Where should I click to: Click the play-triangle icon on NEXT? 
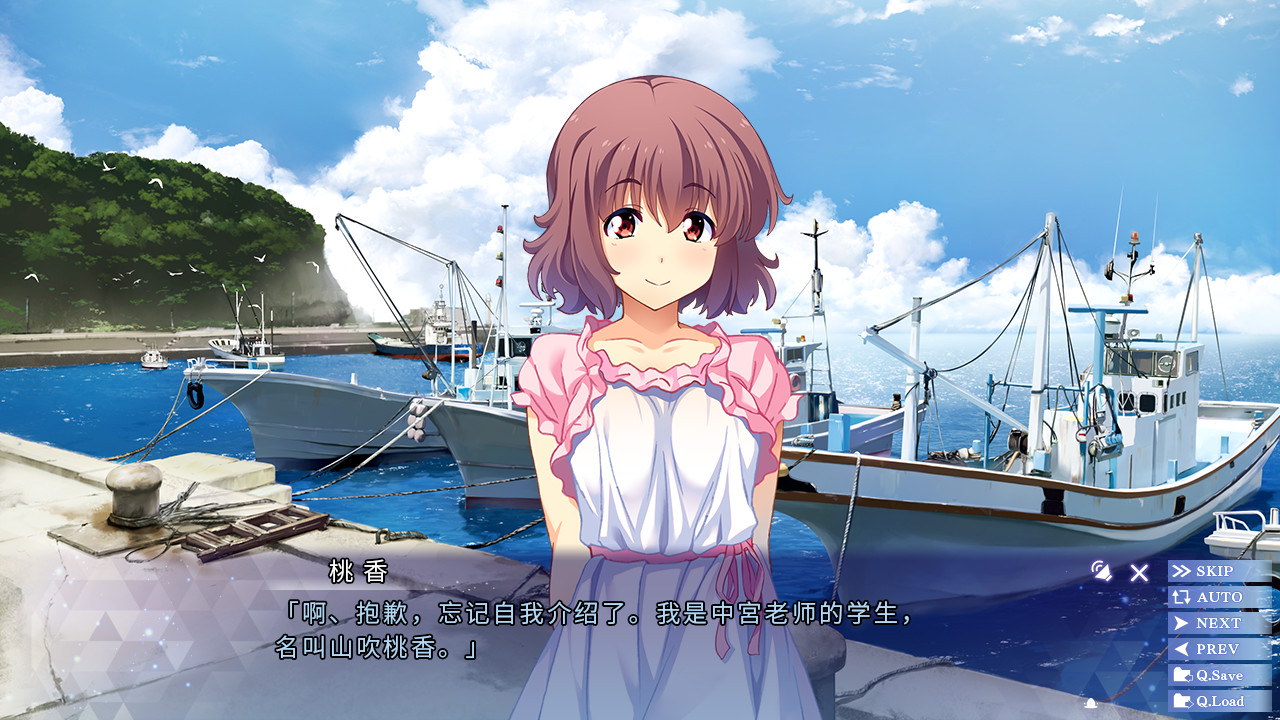coord(1180,622)
